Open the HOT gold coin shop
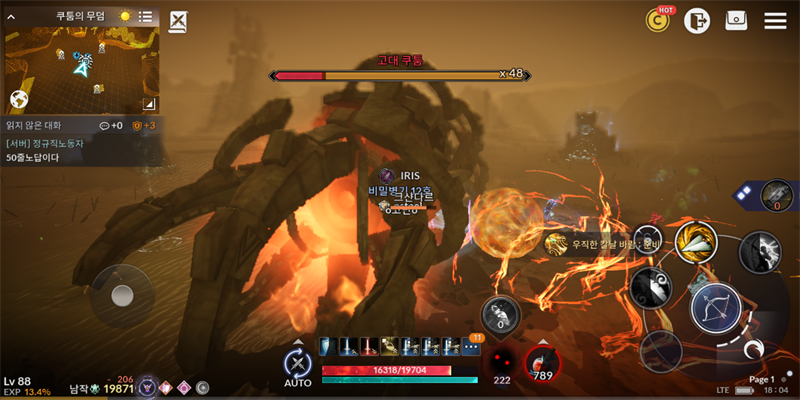800x400 pixels. (658, 20)
